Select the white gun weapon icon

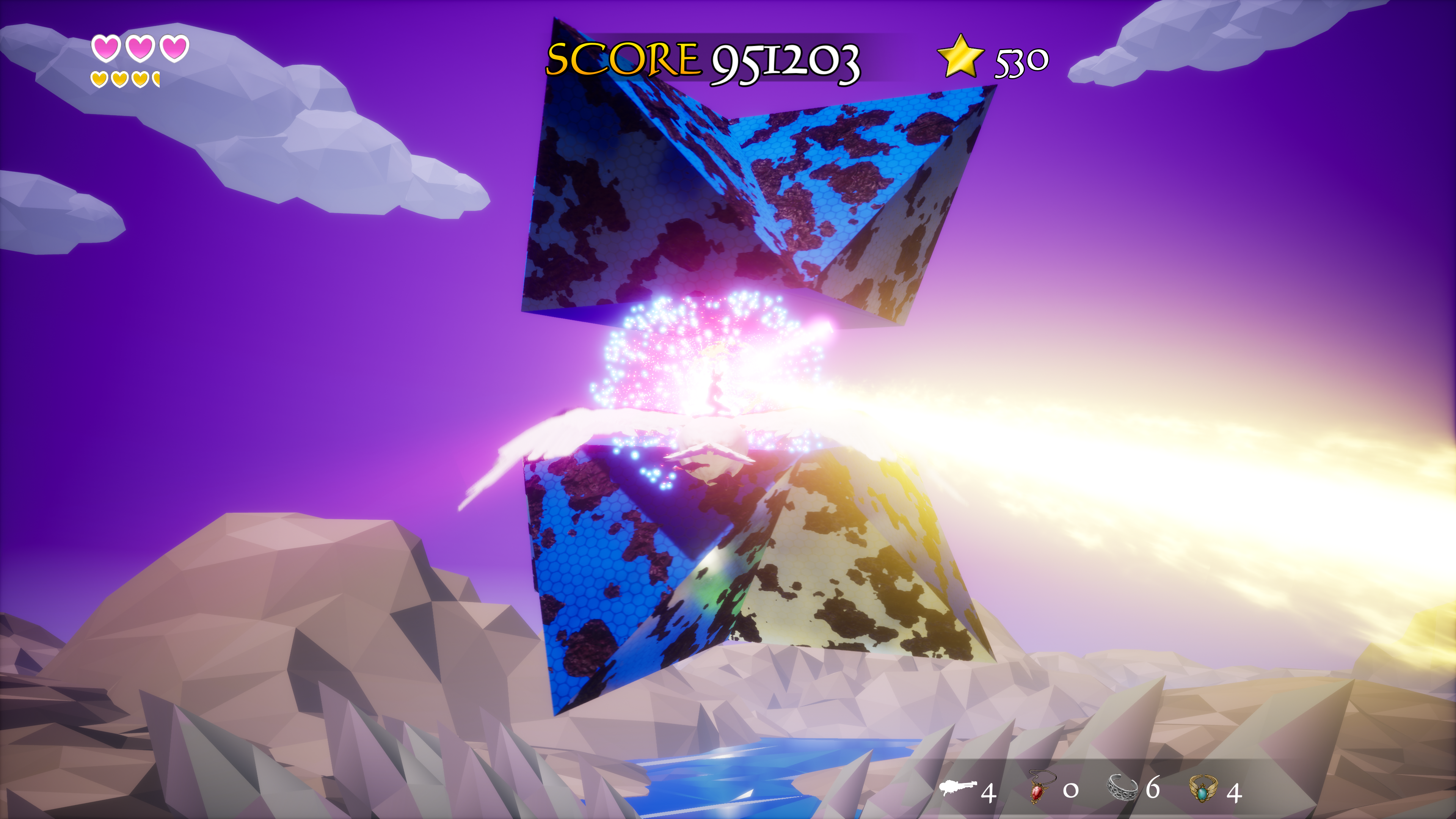957,788
